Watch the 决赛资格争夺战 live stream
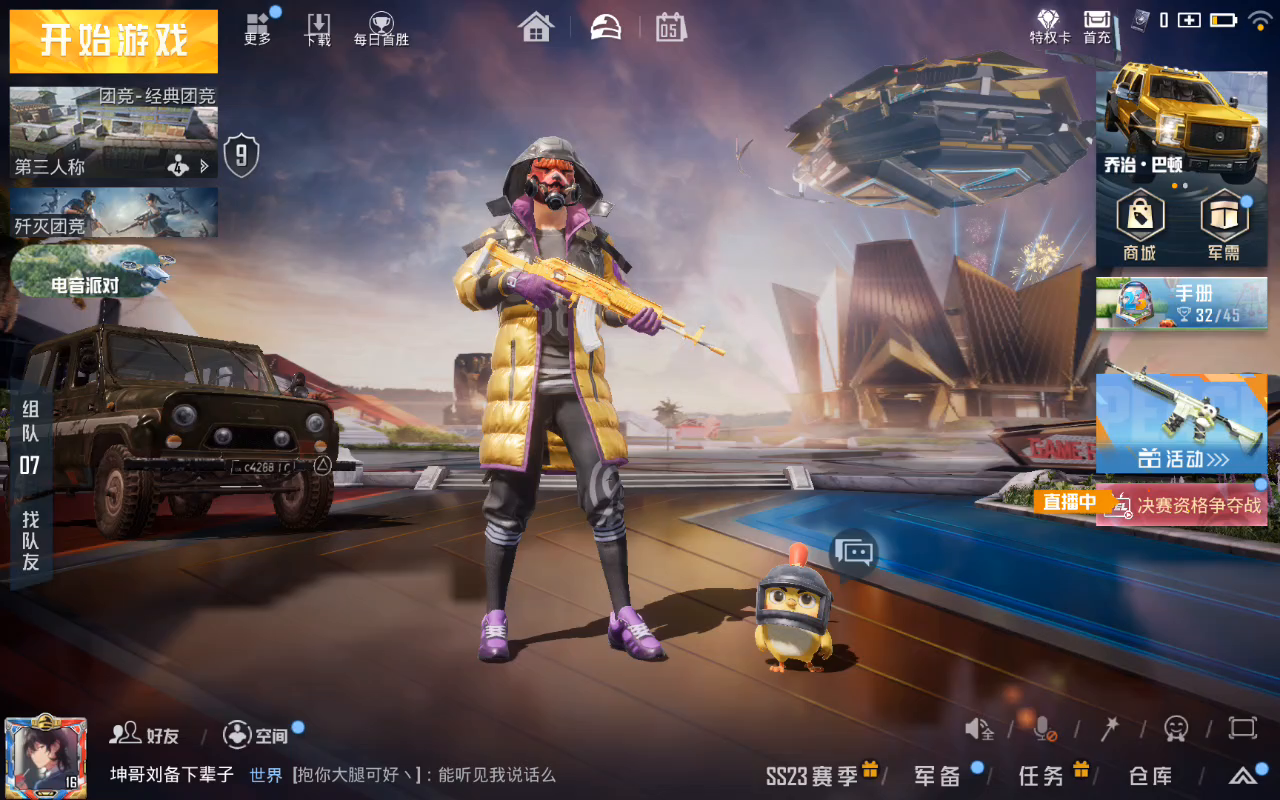1280x800 pixels. pyautogui.click(x=1181, y=505)
